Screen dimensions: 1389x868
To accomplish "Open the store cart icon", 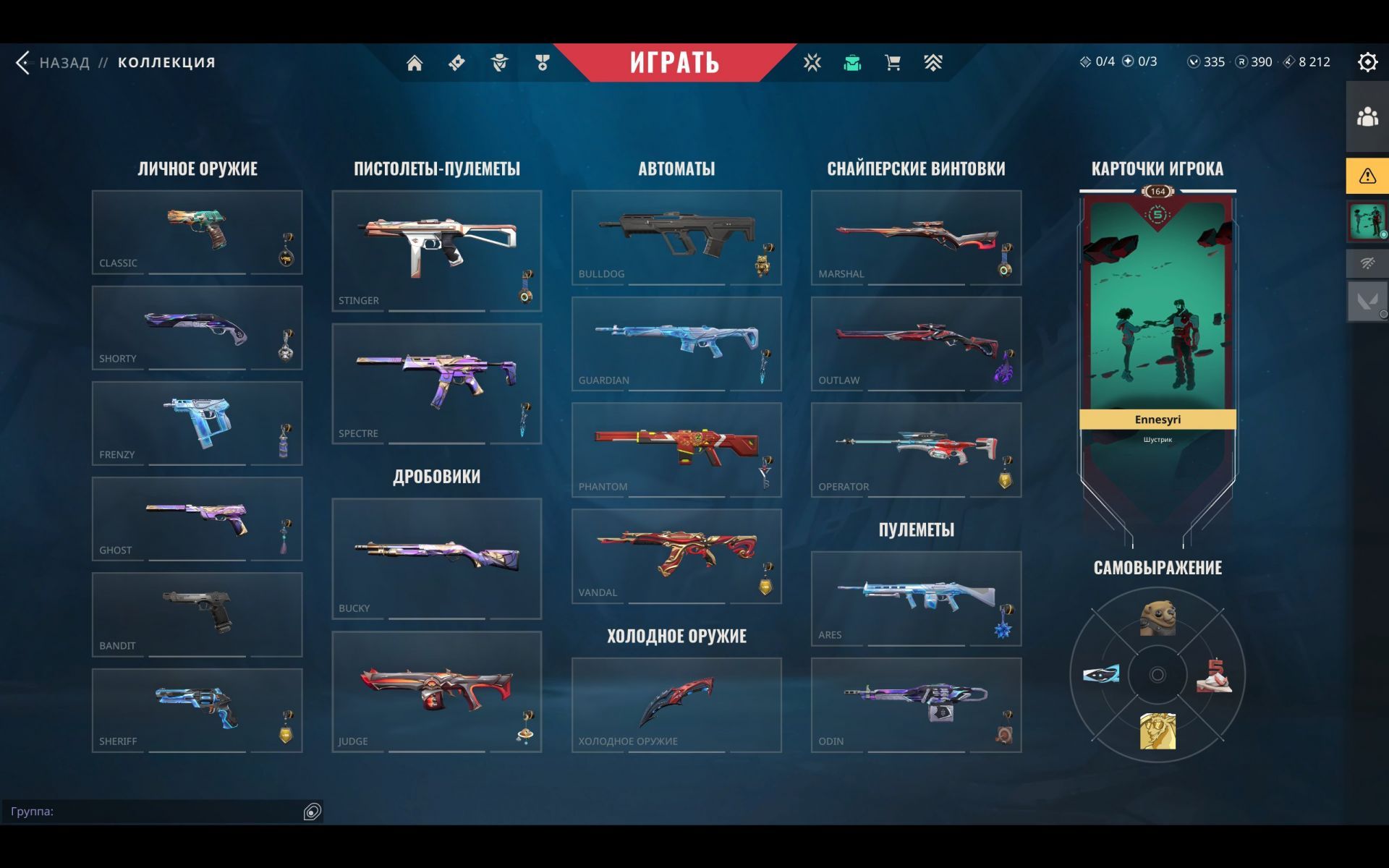I will pyautogui.click(x=893, y=63).
